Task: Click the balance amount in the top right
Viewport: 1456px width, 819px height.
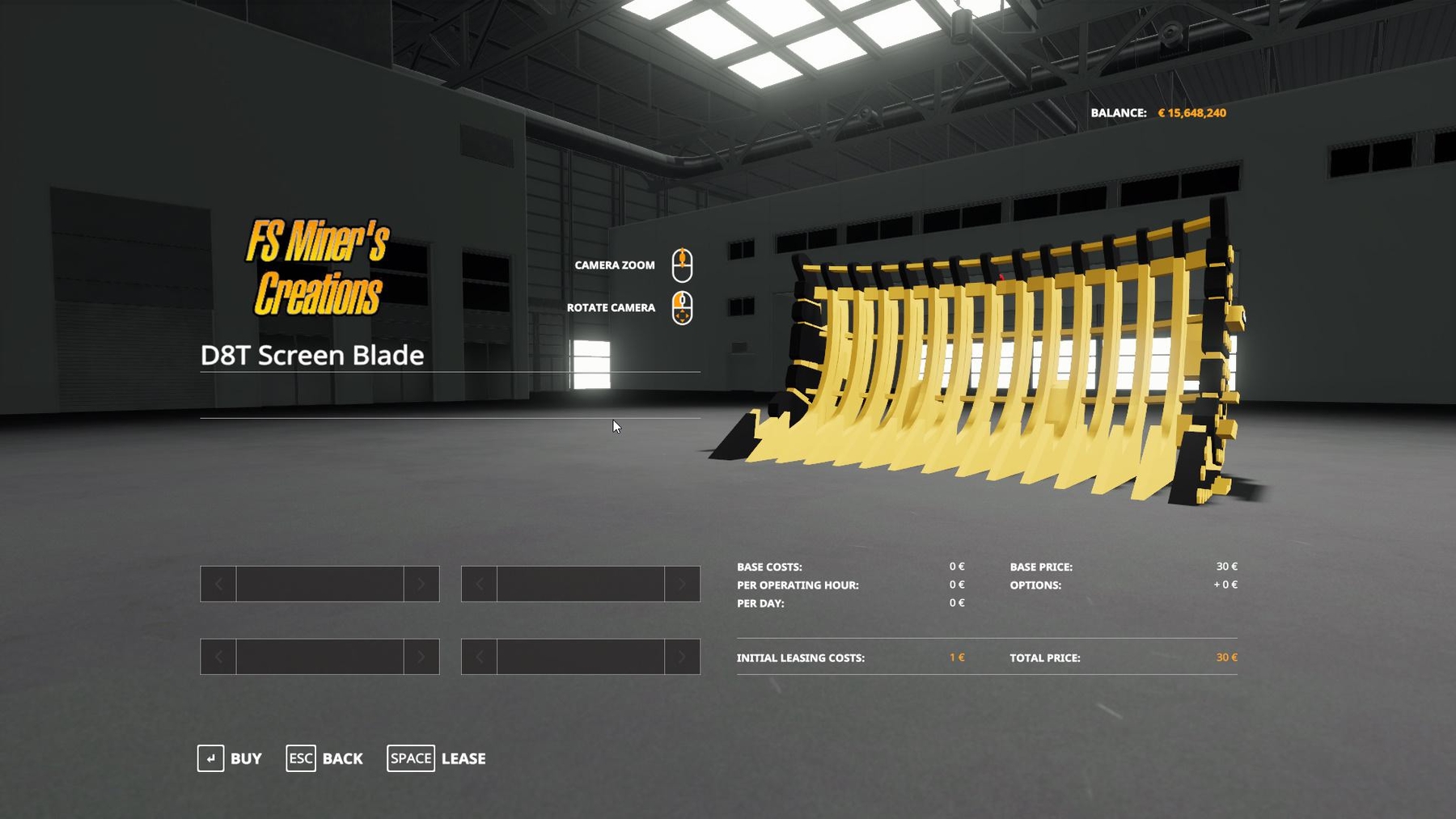Action: [x=1191, y=112]
